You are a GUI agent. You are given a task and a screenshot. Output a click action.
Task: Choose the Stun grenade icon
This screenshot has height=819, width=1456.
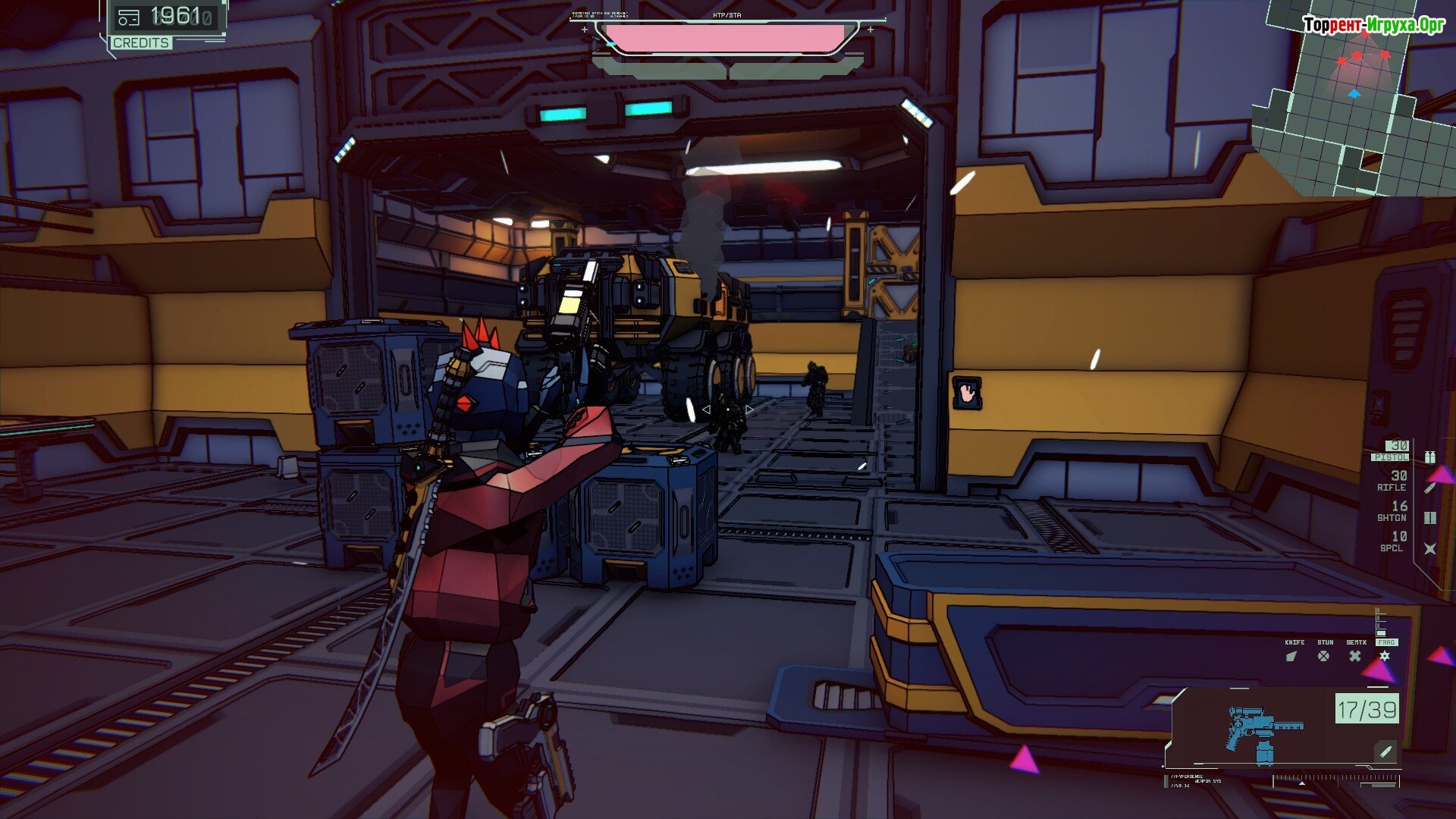coord(1323,656)
